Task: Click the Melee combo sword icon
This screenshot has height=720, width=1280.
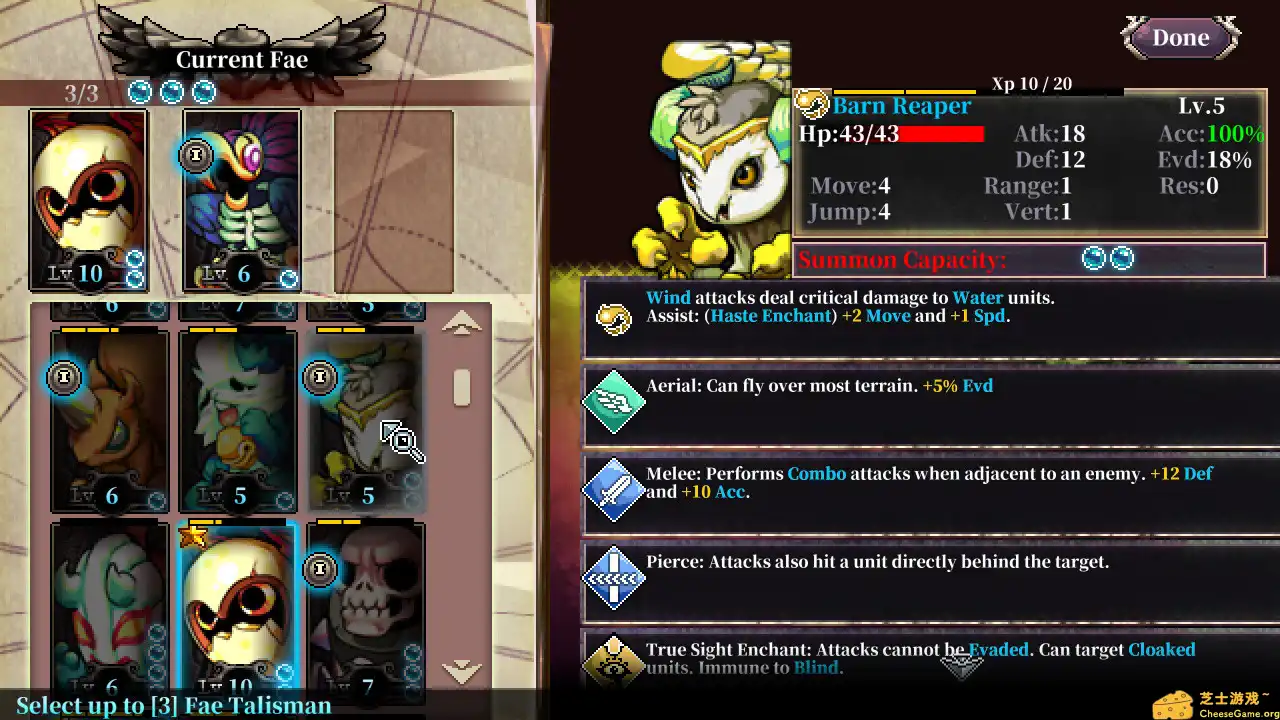Action: click(613, 492)
